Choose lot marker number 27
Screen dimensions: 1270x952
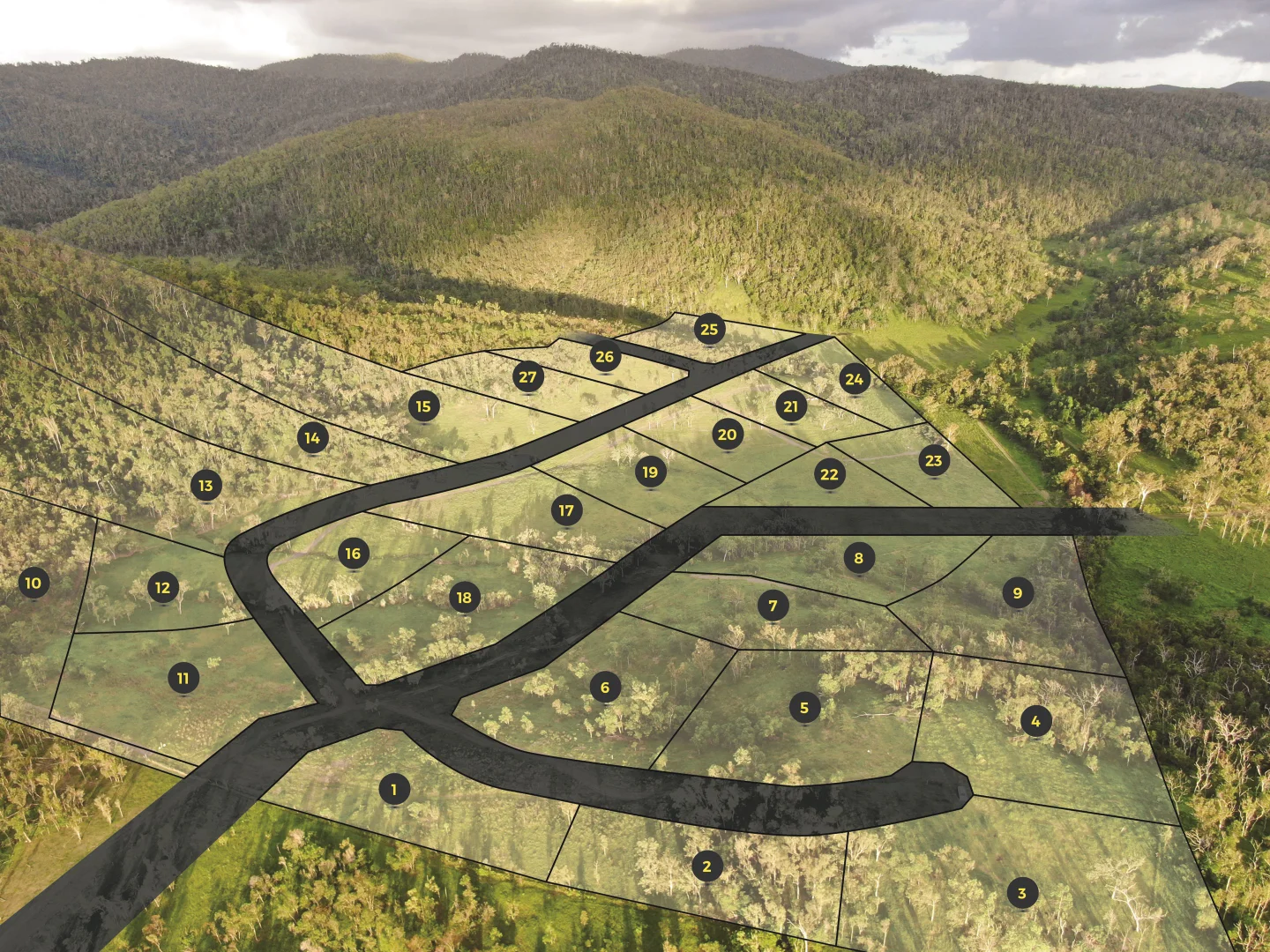click(x=527, y=377)
